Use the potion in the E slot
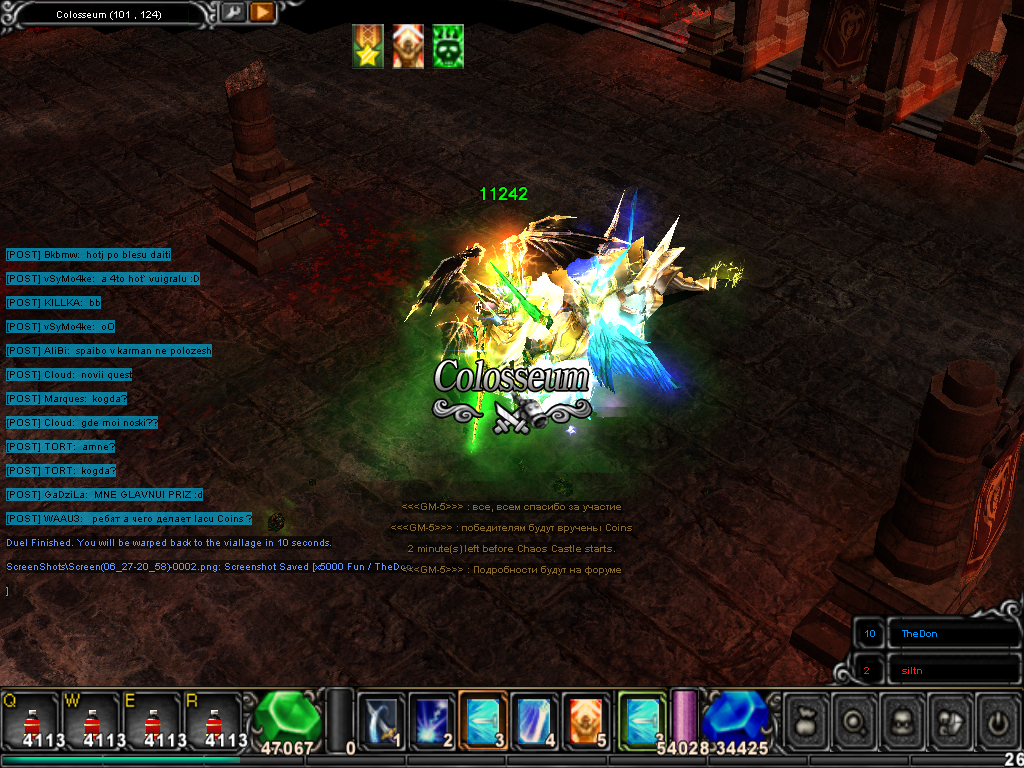Screen dimensions: 1024x768 pos(152,720)
